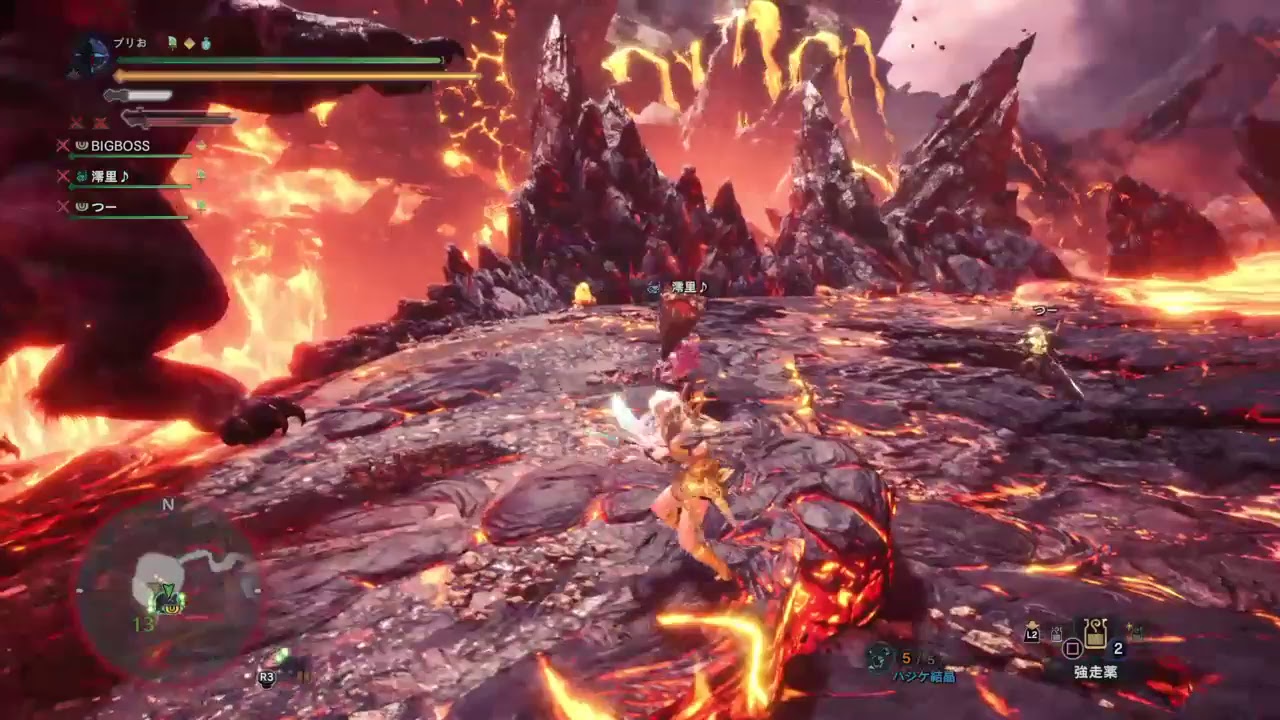Click the yellow diamond buff icon in the header
Screen dimensions: 1280x720
click(189, 42)
